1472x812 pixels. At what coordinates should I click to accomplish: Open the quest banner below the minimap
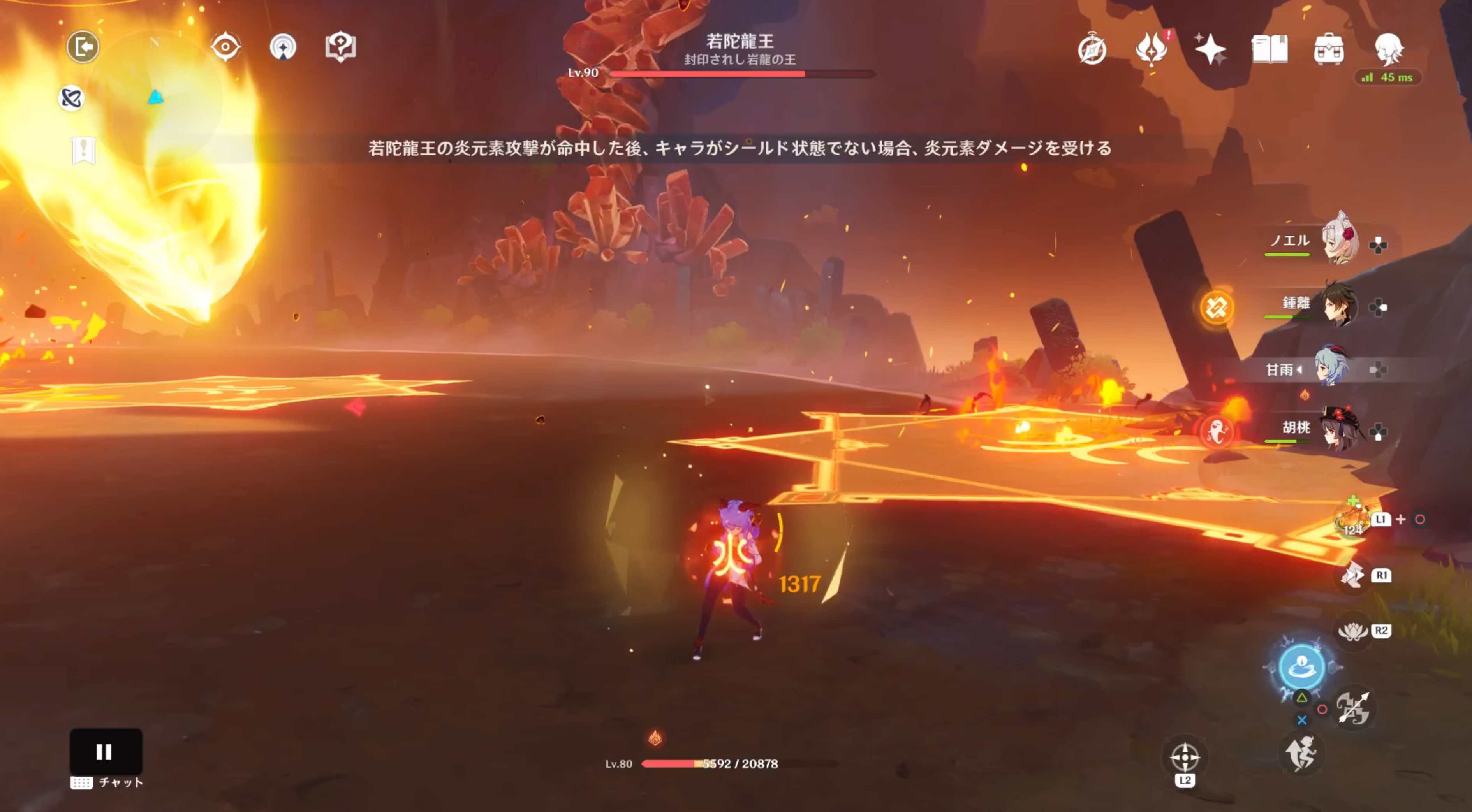(x=83, y=151)
